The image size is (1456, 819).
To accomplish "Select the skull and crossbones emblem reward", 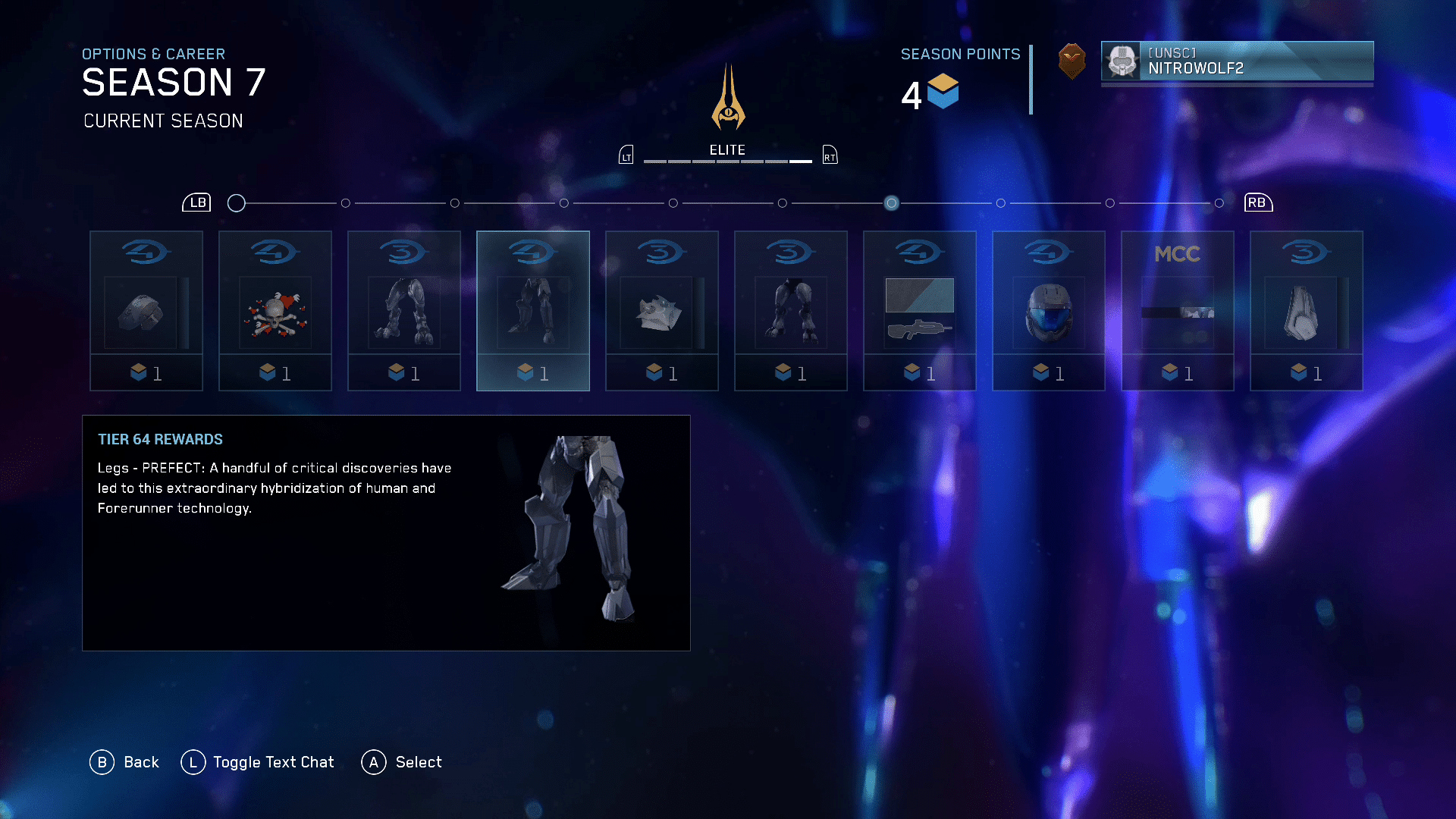I will 275,311.
